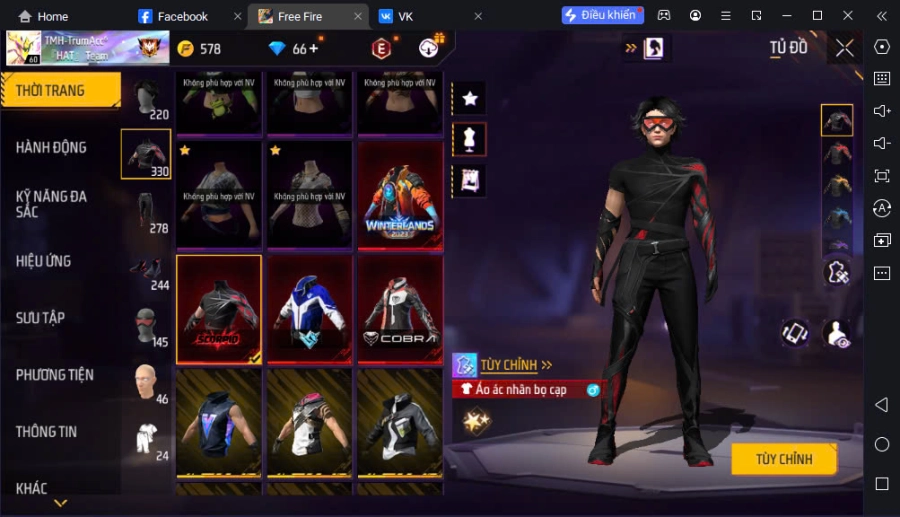
Task: Show the Thông Tin category
Action: 47,432
